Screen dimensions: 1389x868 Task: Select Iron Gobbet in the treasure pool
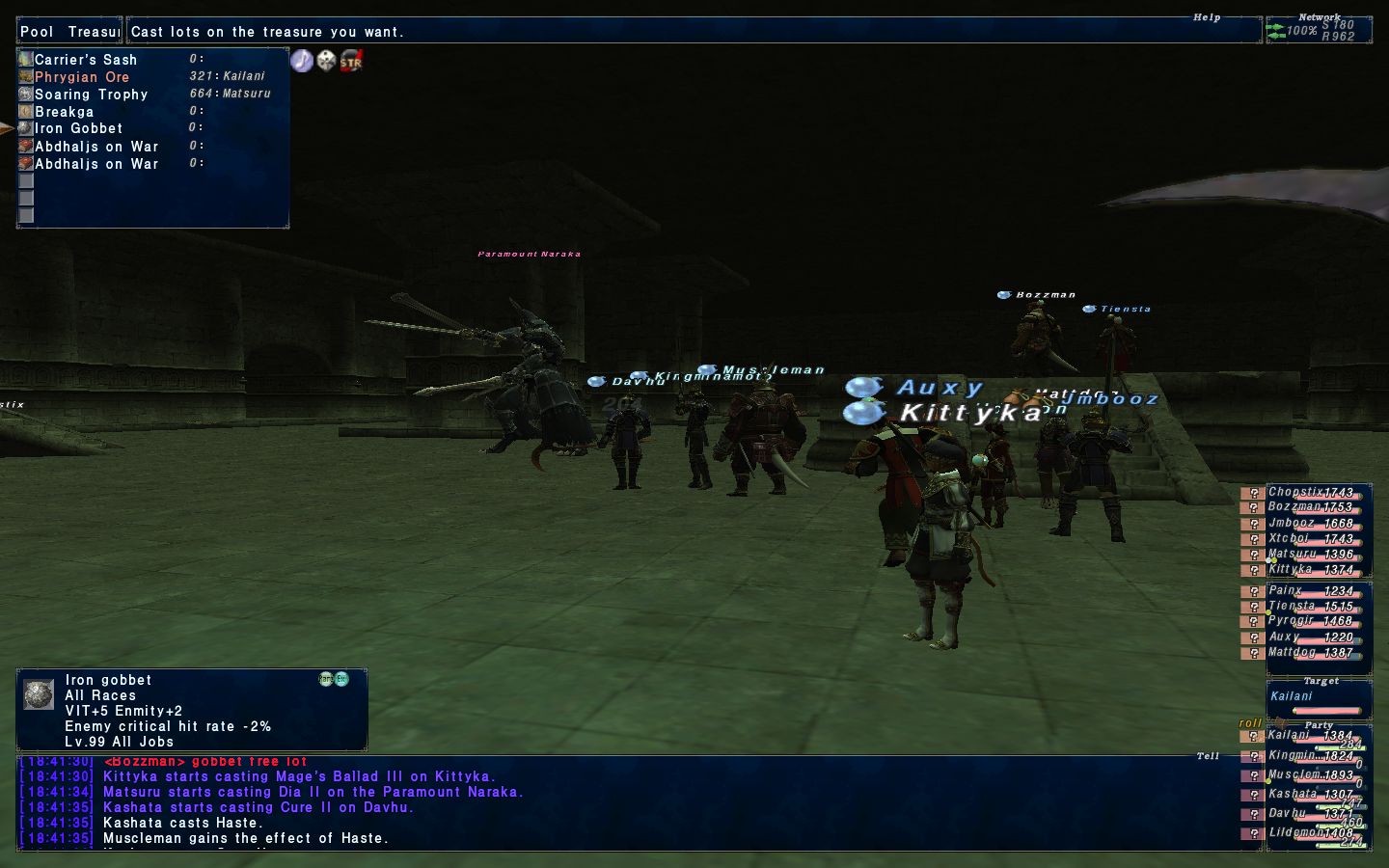78,128
